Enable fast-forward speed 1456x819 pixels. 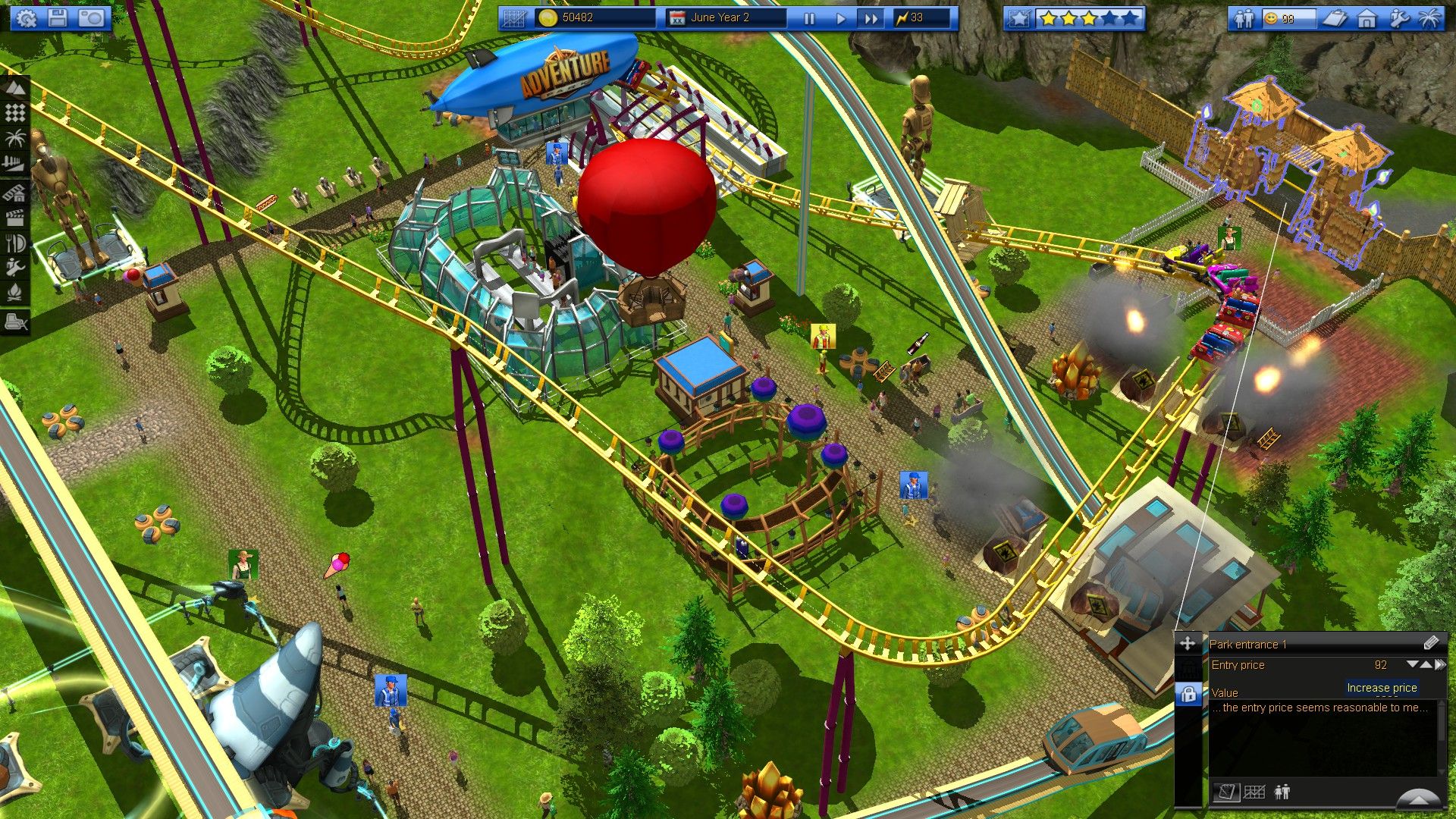(x=871, y=20)
